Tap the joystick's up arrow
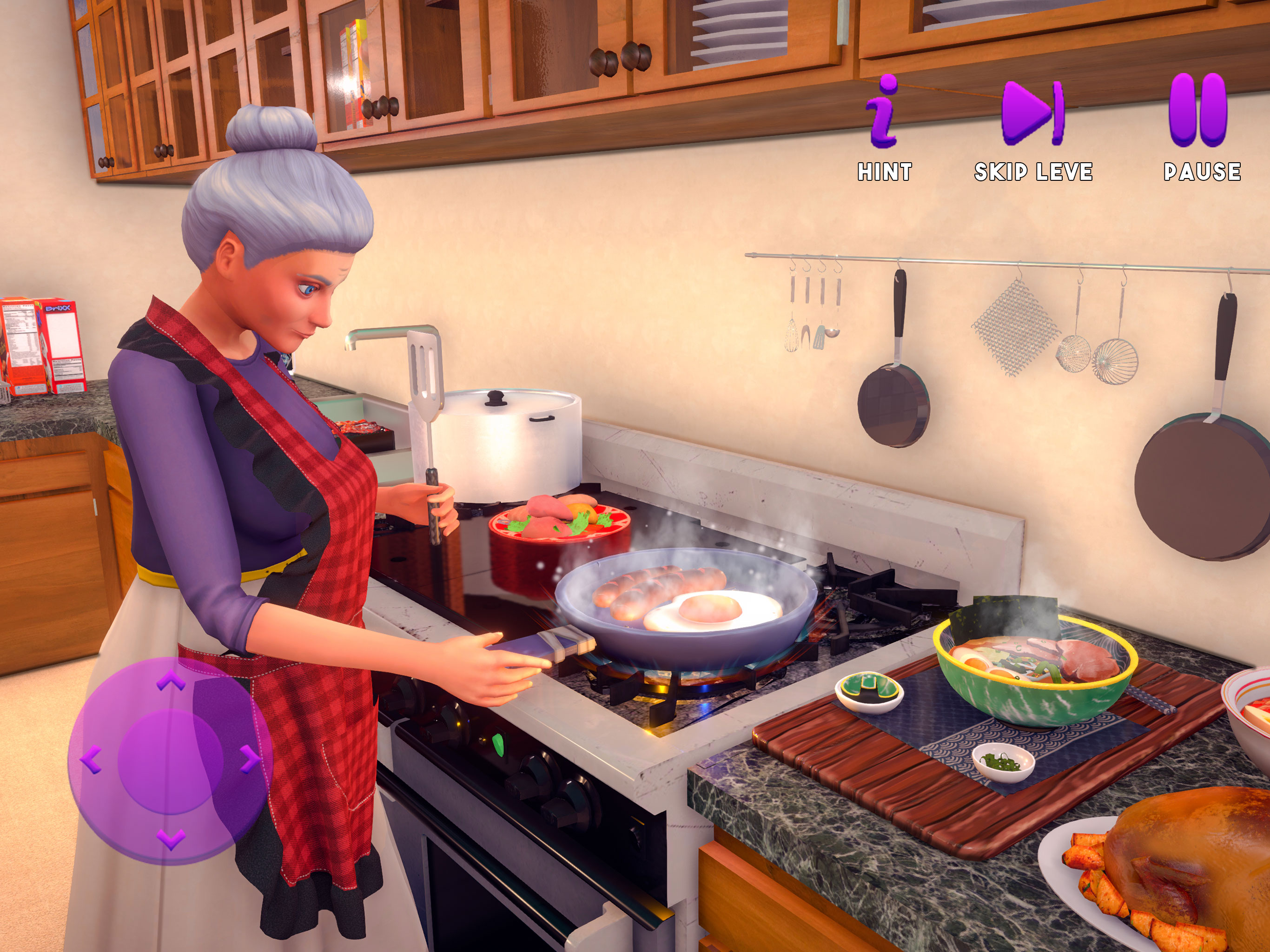The image size is (1270, 952). (x=171, y=682)
